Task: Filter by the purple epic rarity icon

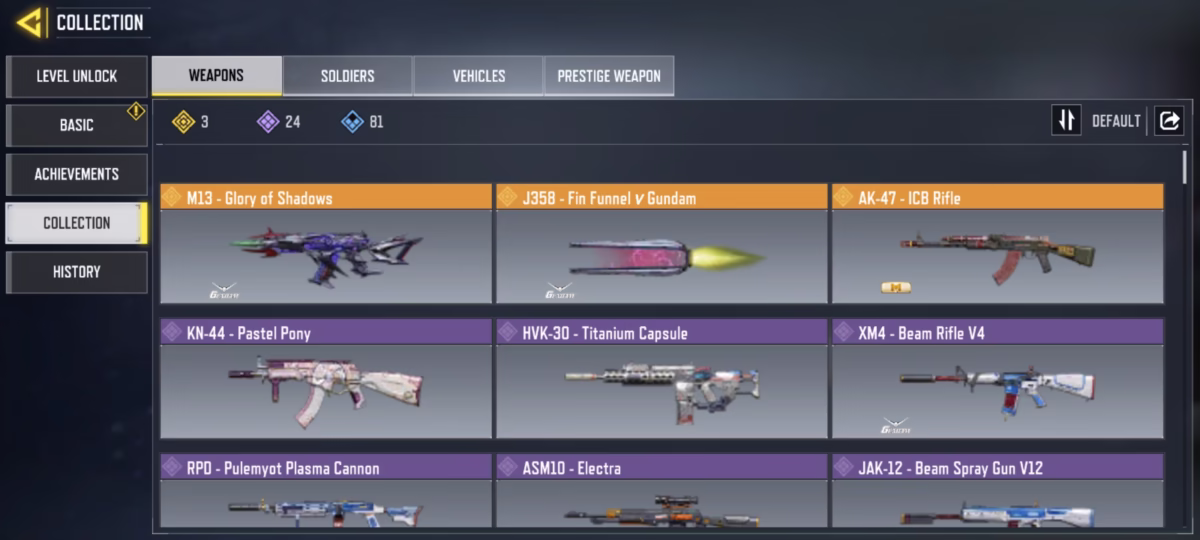Action: tap(268, 122)
